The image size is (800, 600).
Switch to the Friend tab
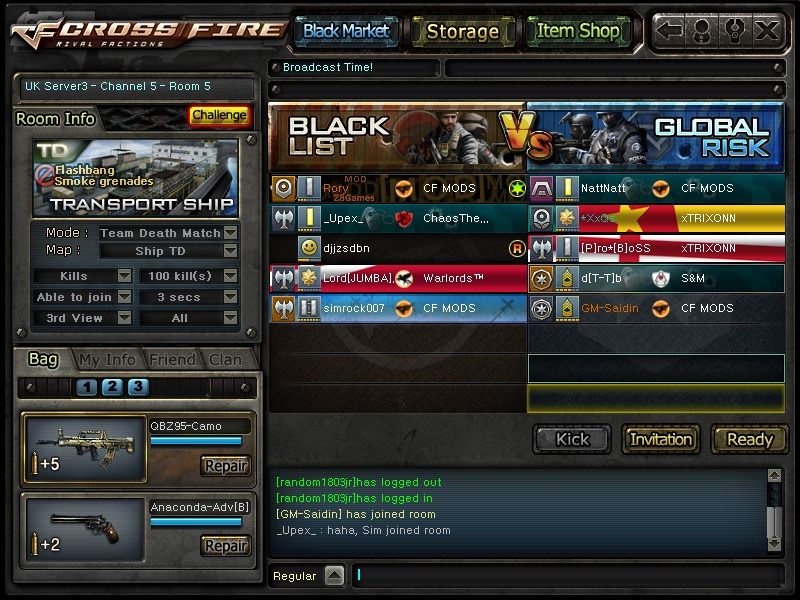click(x=171, y=360)
